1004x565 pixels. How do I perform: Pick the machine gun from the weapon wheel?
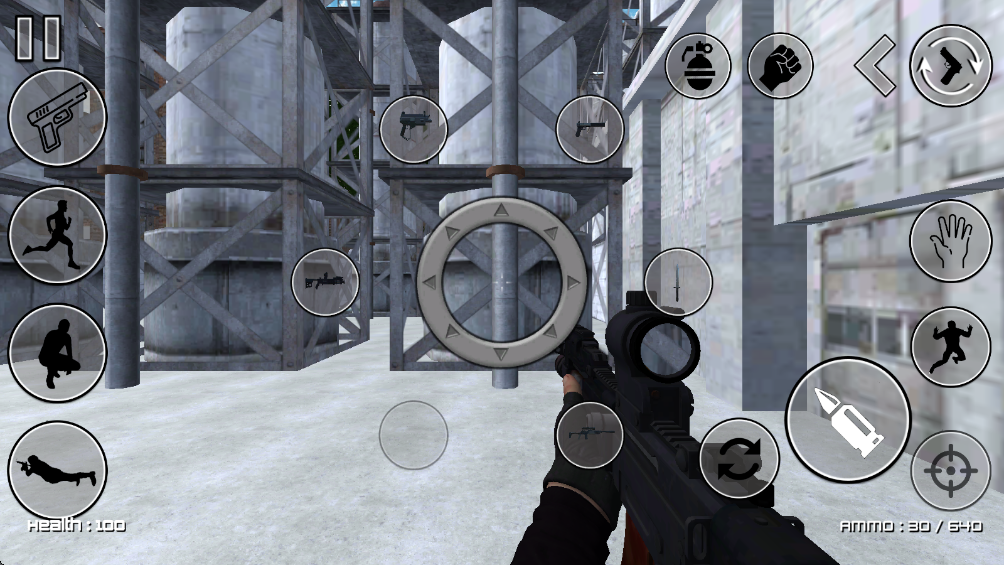[325, 282]
